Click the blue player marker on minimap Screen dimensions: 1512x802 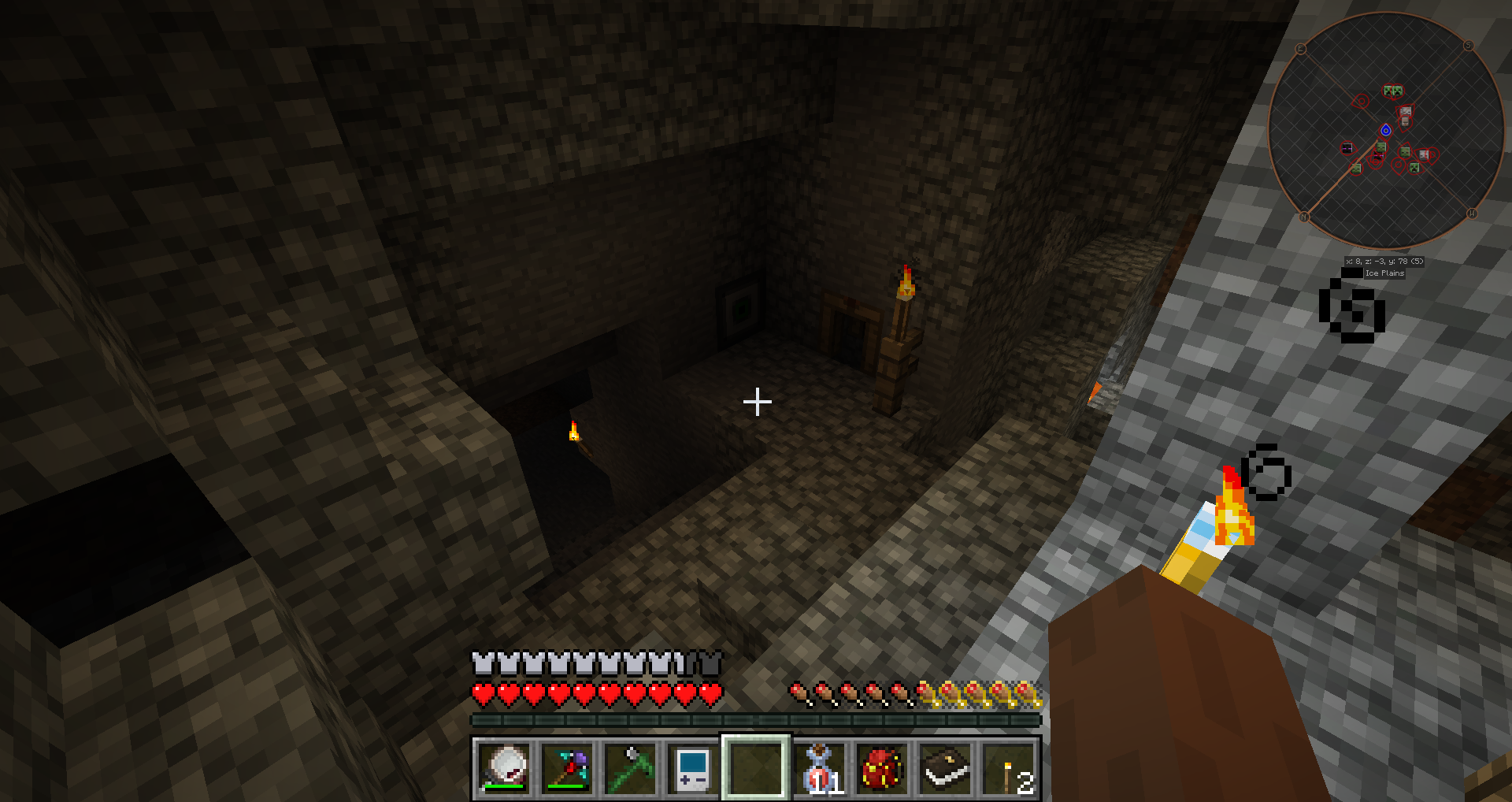(x=1386, y=130)
